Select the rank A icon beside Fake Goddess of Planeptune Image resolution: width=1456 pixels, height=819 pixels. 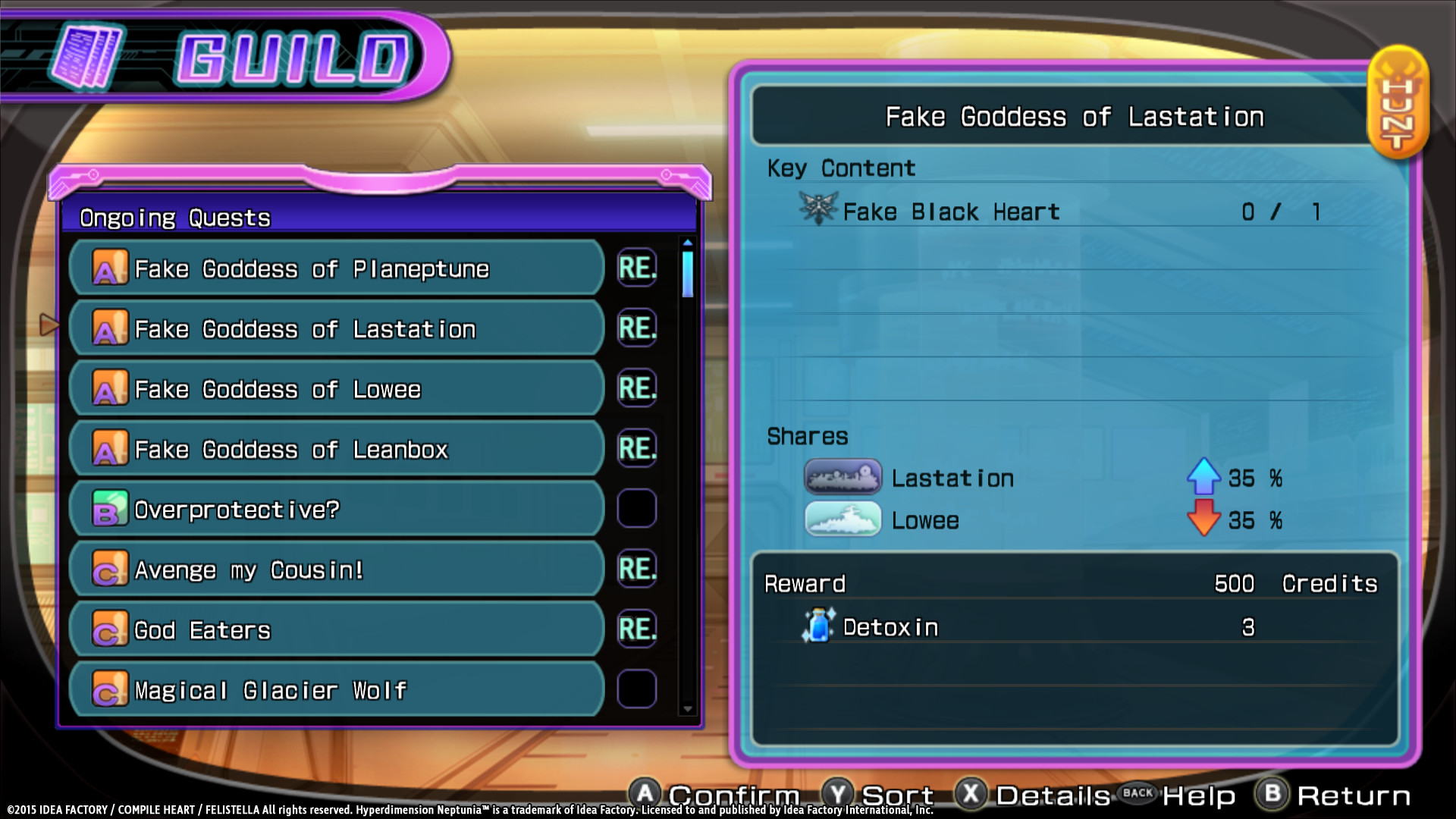click(109, 268)
